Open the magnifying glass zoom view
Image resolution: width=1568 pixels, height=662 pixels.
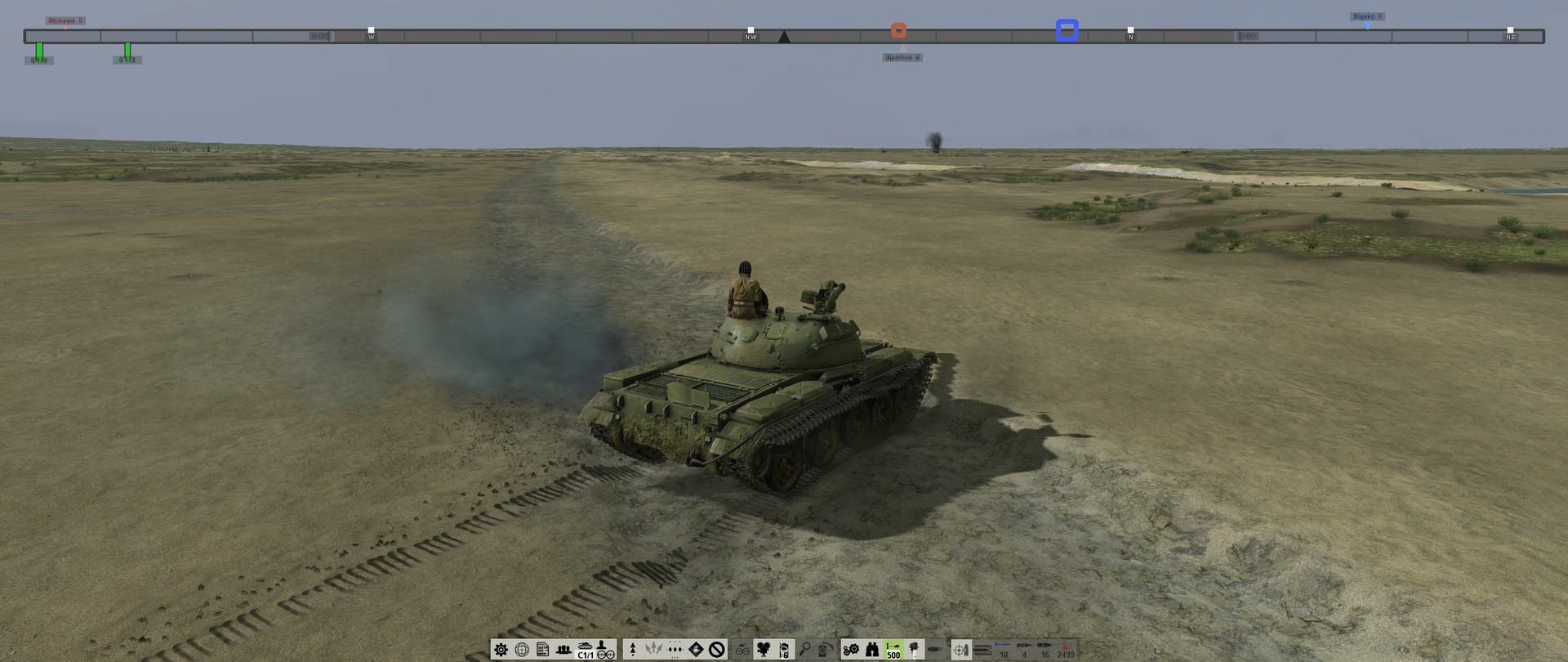pyautogui.click(x=805, y=651)
